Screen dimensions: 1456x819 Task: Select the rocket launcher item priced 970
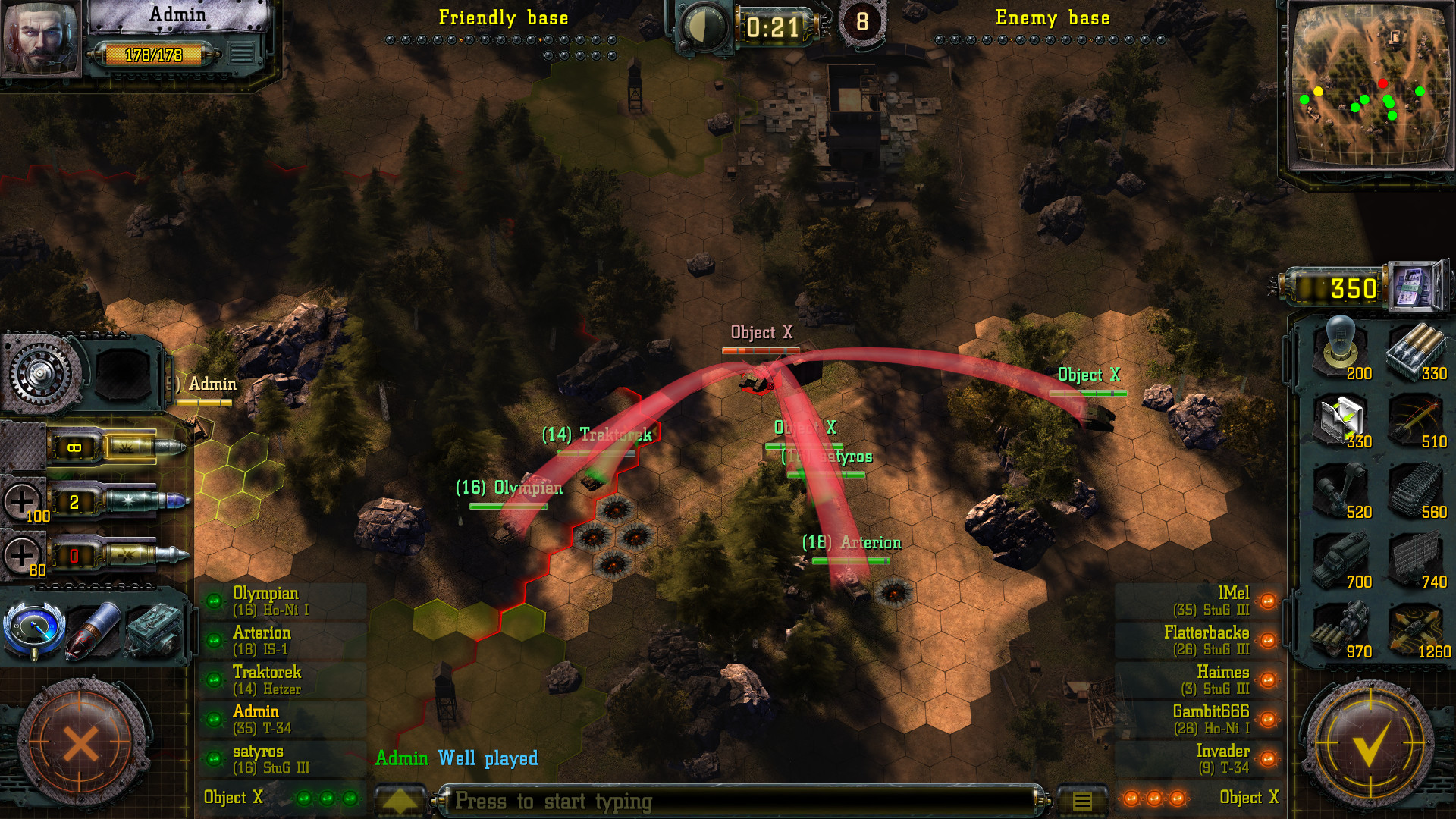click(1341, 628)
